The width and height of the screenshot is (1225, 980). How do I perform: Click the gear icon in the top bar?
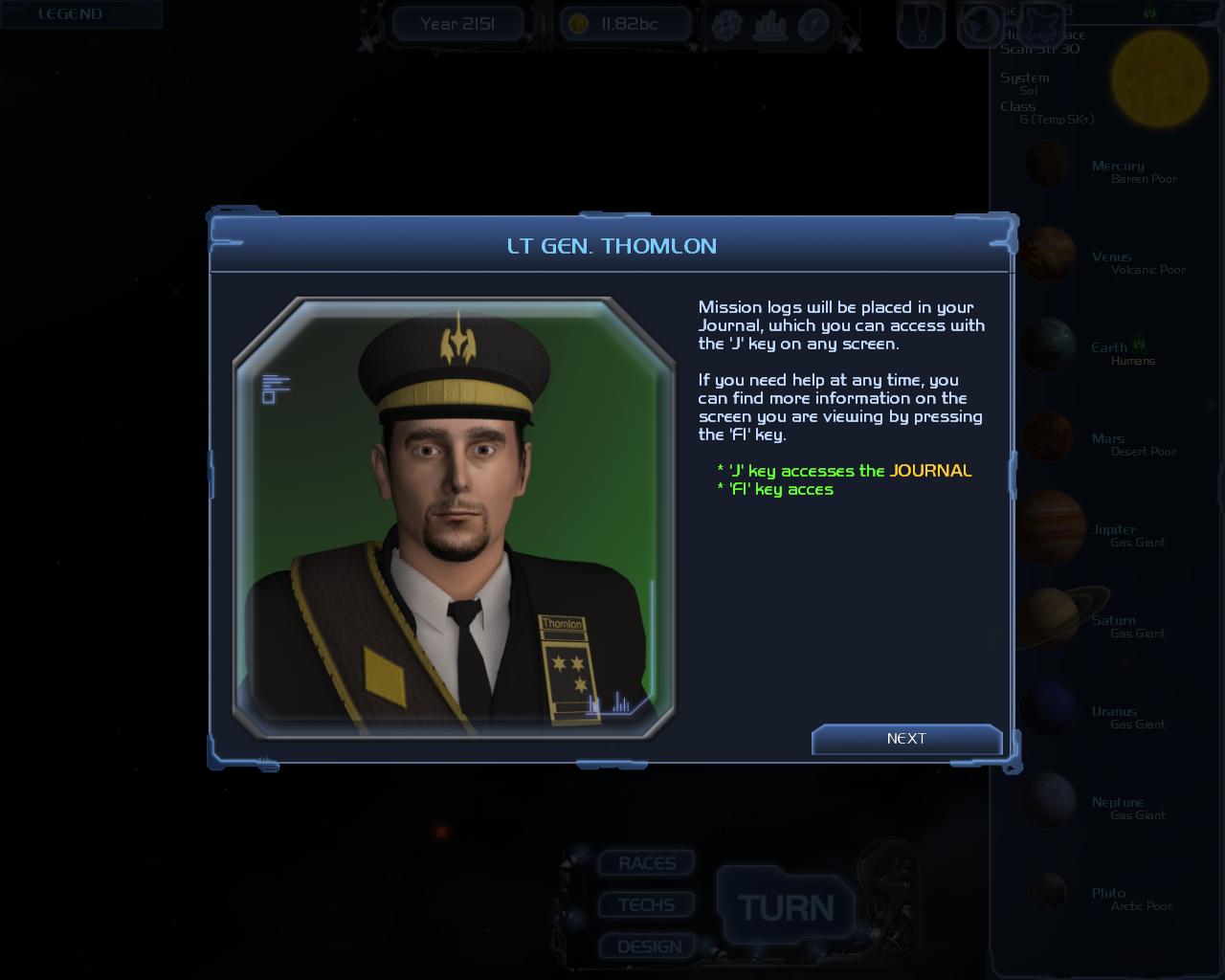pos(726,24)
